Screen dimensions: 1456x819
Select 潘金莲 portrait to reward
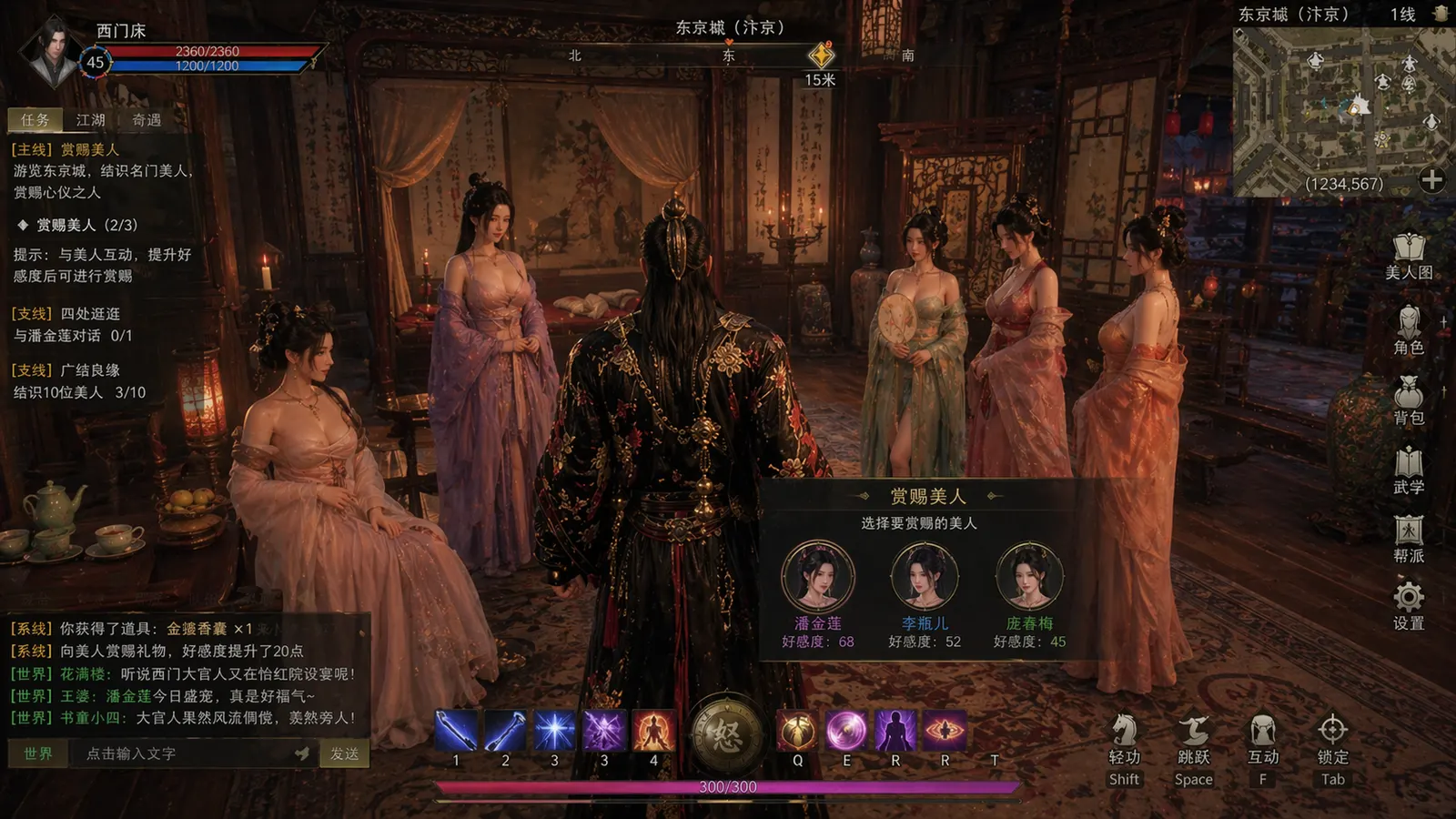817,576
